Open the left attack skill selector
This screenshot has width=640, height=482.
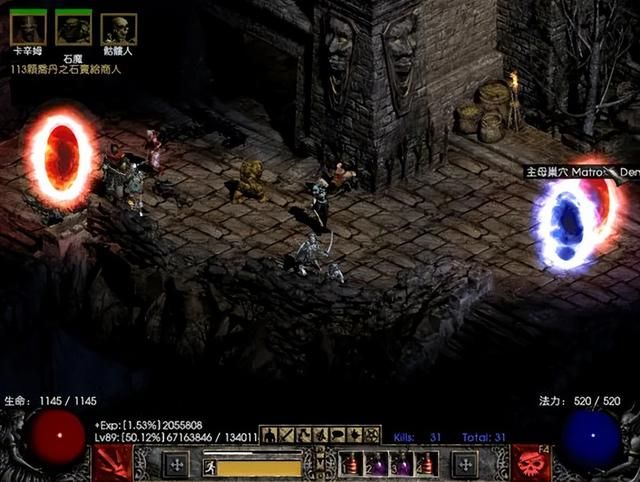tap(113, 464)
